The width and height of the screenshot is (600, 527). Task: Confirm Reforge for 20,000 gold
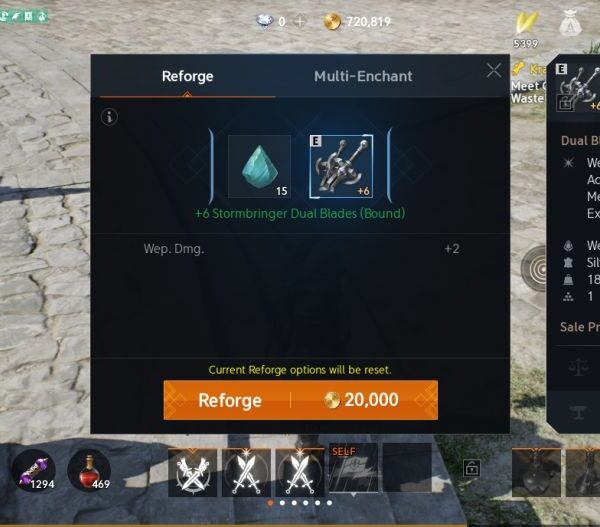click(300, 400)
